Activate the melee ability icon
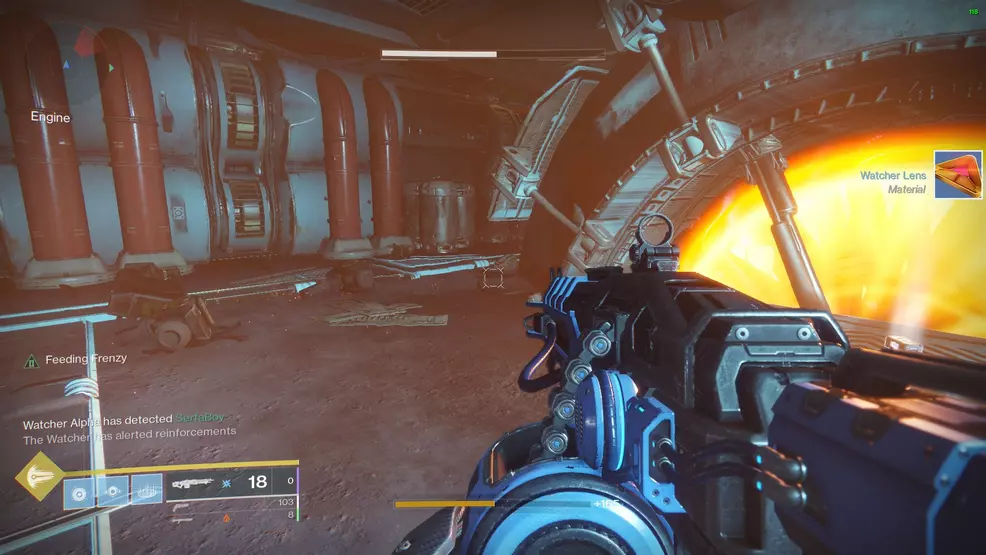Screen dimensions: 986x555 click(x=113, y=492)
